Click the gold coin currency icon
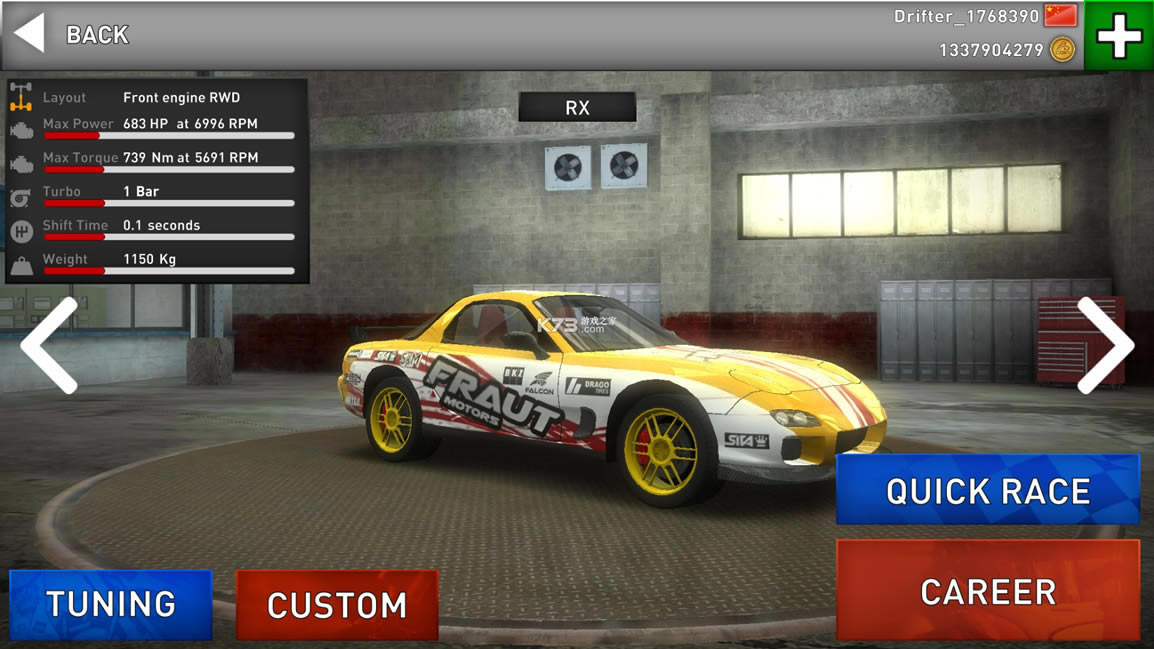Viewport: 1154px width, 649px height. (1062, 50)
